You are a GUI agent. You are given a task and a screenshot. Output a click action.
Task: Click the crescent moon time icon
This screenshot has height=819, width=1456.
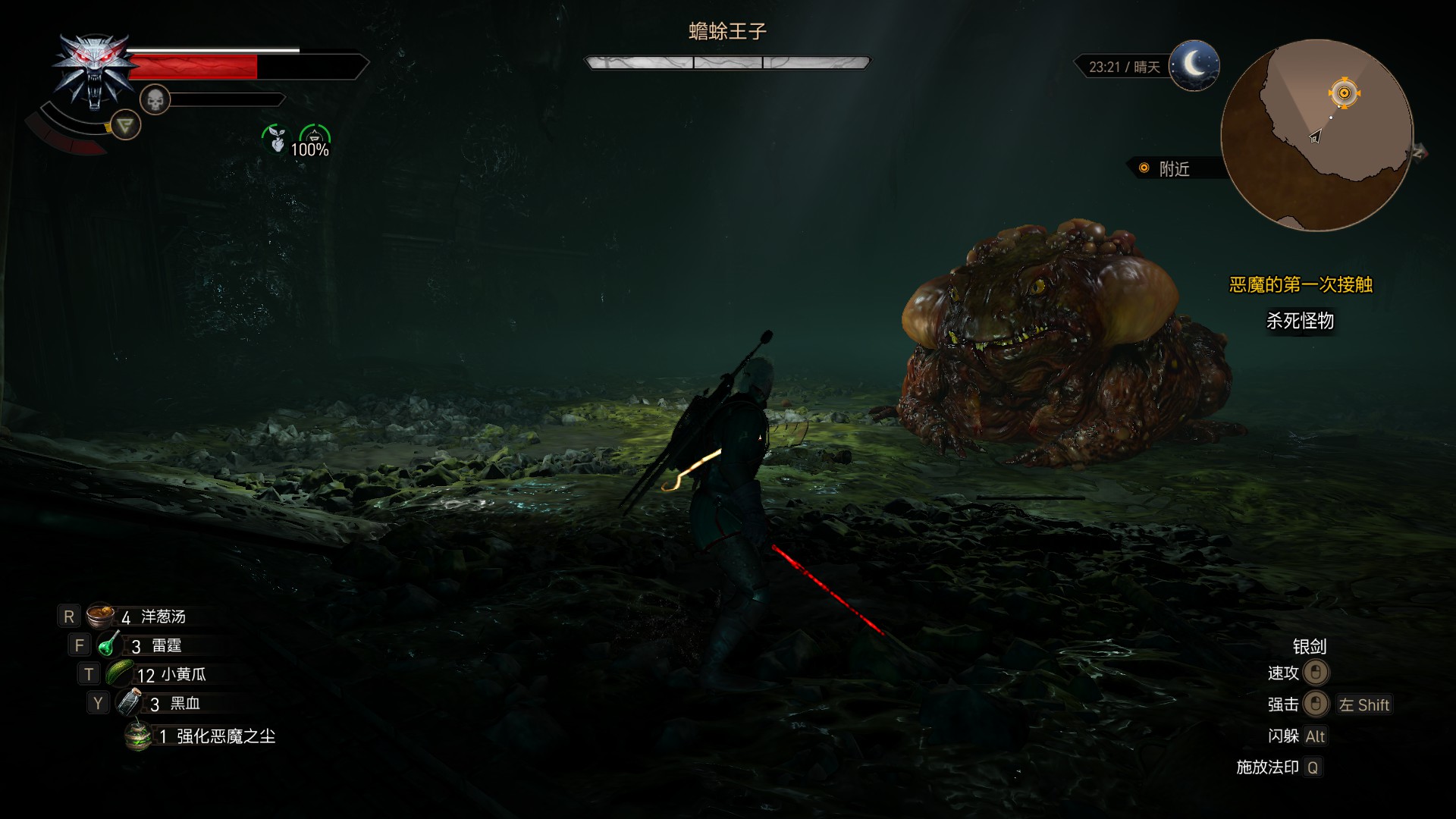pyautogui.click(x=1194, y=66)
